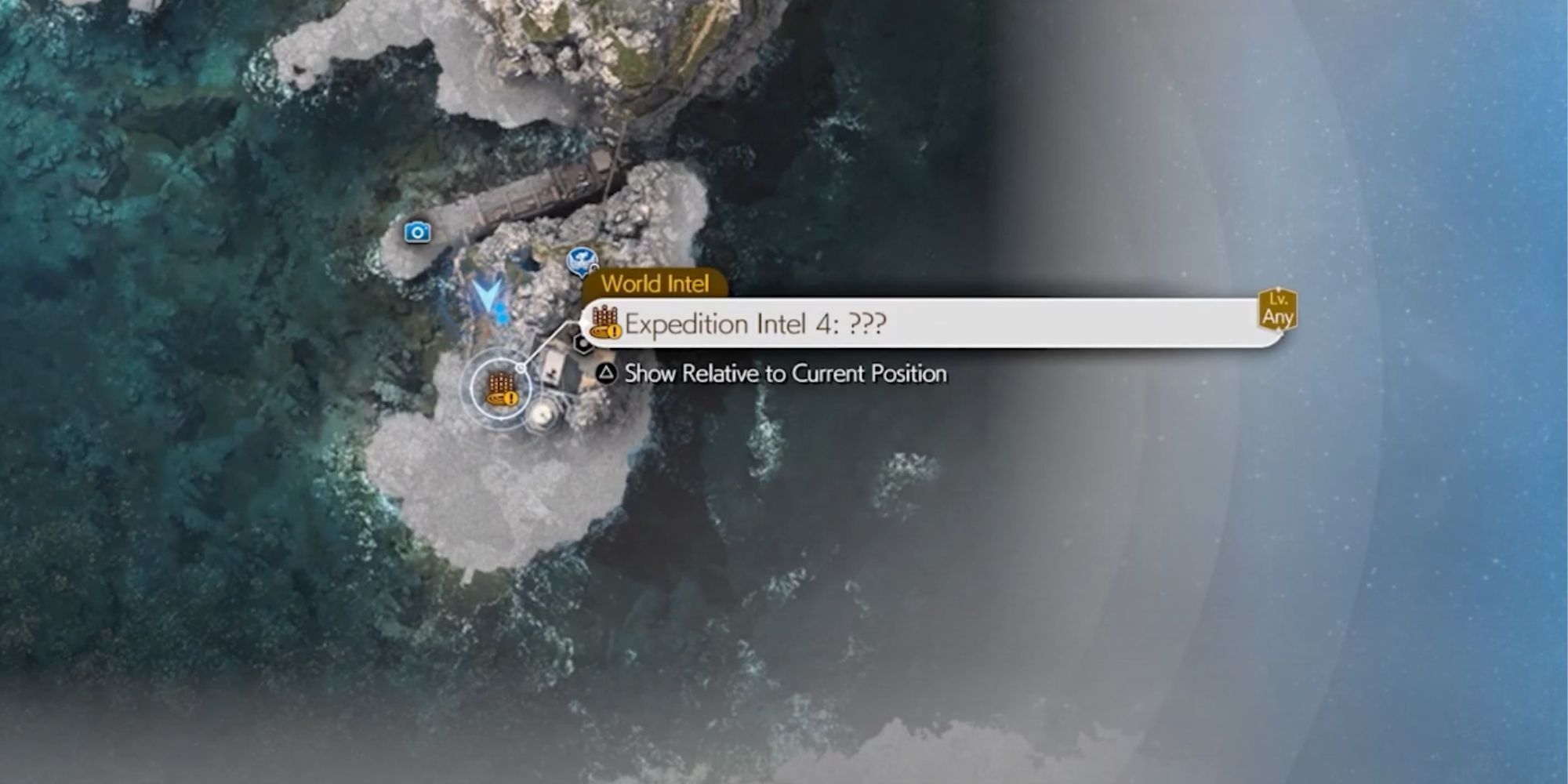The width and height of the screenshot is (1568, 784).
Task: Click the orange Expedition Intel marker on the island
Action: [501, 389]
